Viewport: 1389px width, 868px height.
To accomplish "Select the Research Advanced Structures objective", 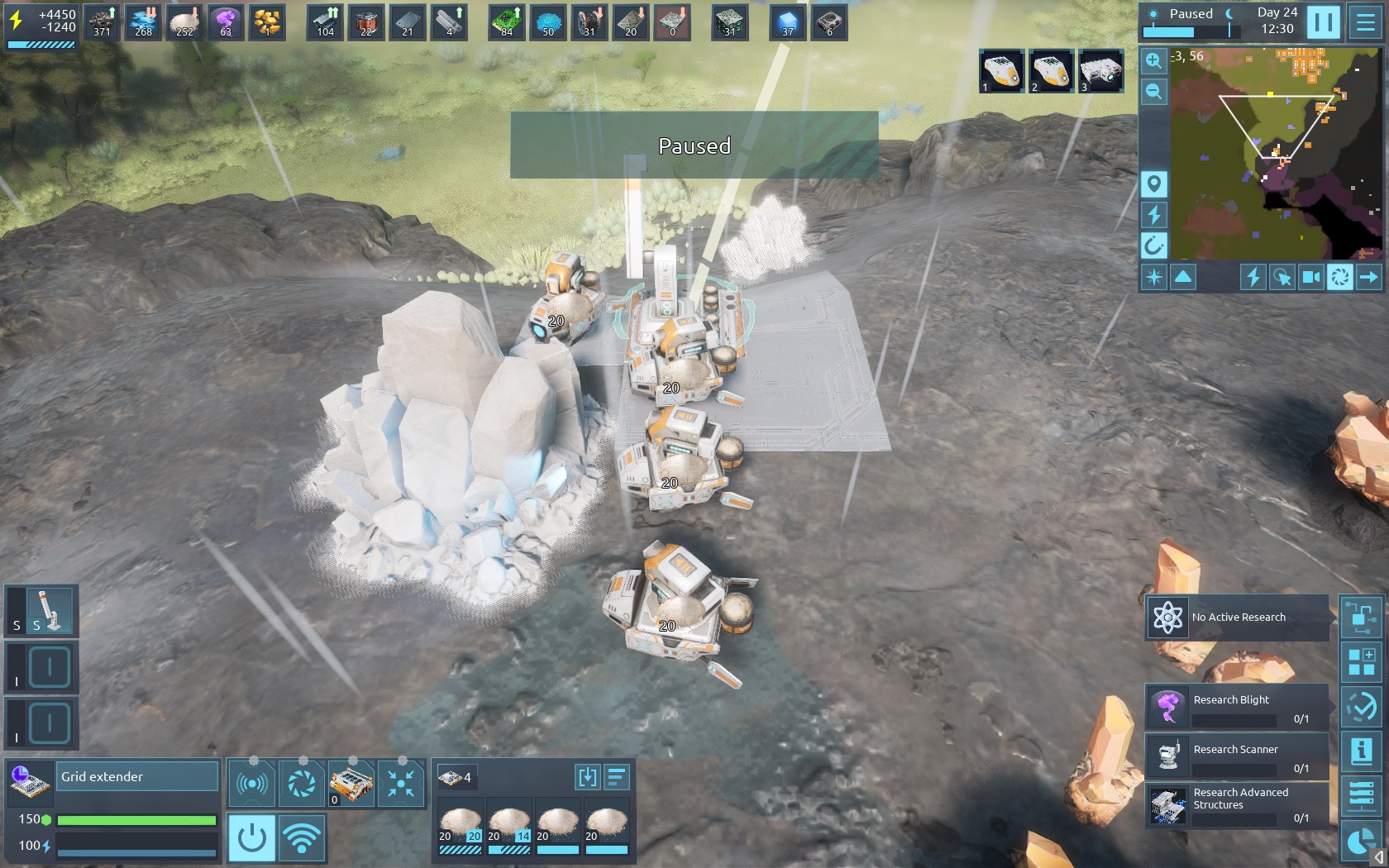I will tap(1237, 805).
